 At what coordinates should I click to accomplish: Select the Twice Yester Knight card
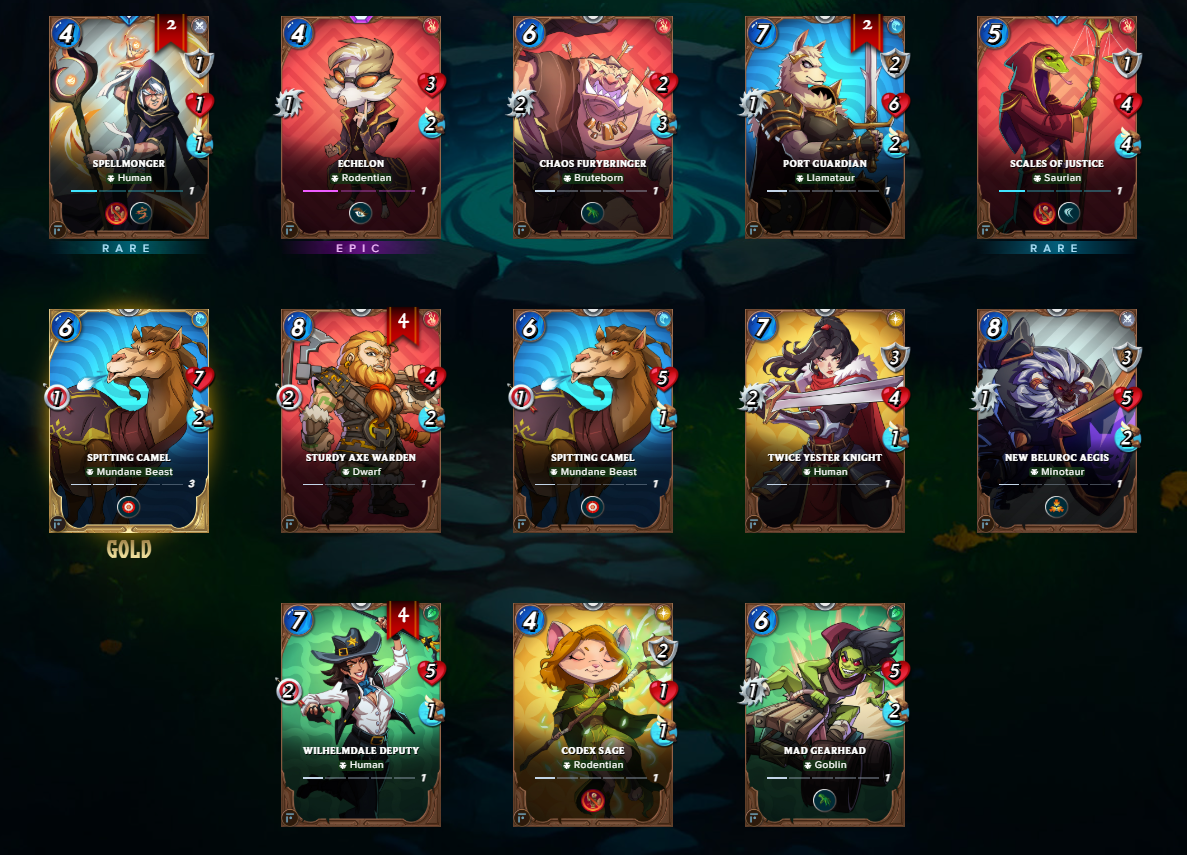825,420
